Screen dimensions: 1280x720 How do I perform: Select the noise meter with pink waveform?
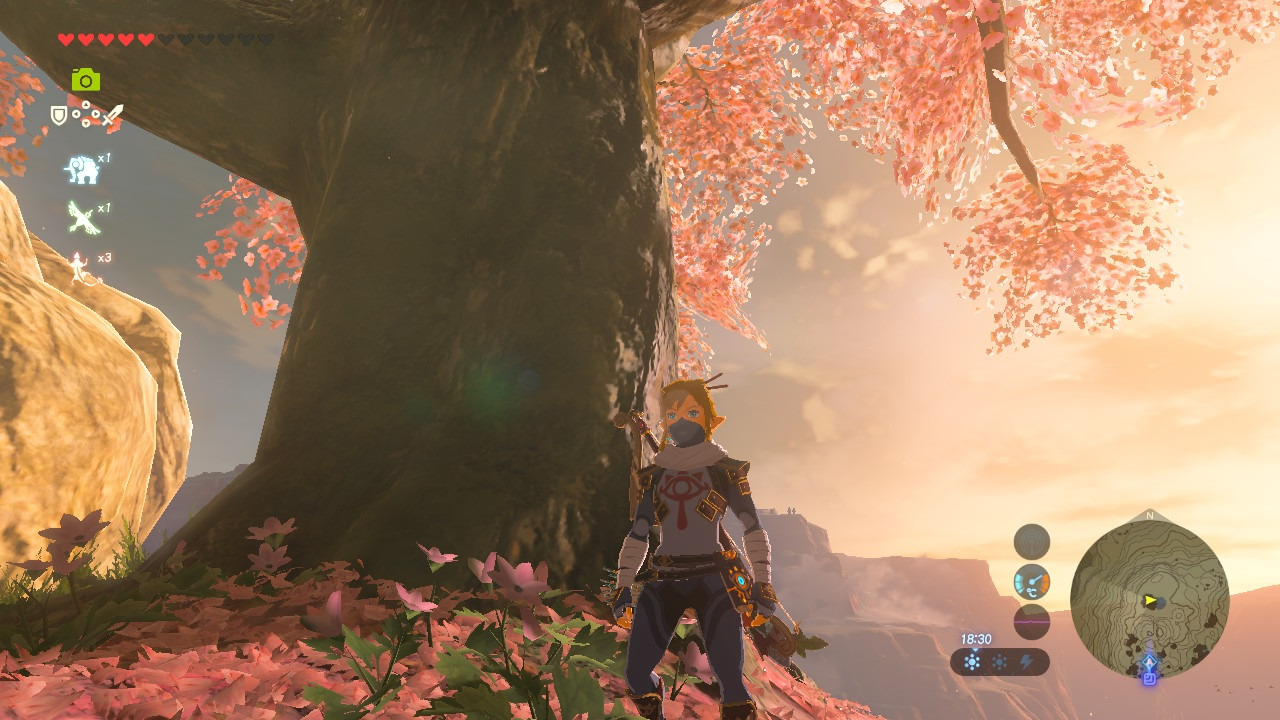pos(1032,621)
